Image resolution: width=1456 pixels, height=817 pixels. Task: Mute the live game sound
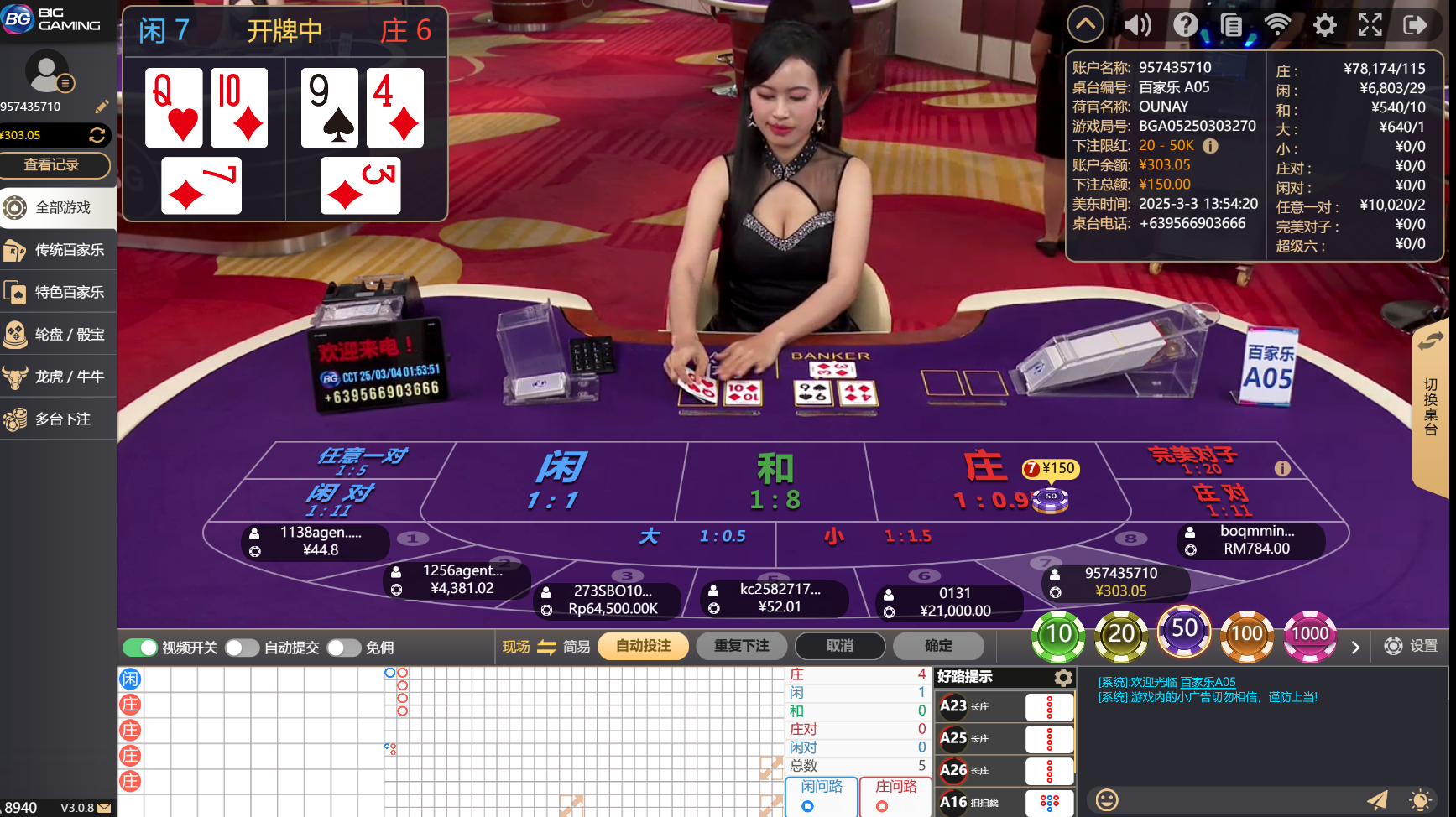pyautogui.click(x=1138, y=24)
